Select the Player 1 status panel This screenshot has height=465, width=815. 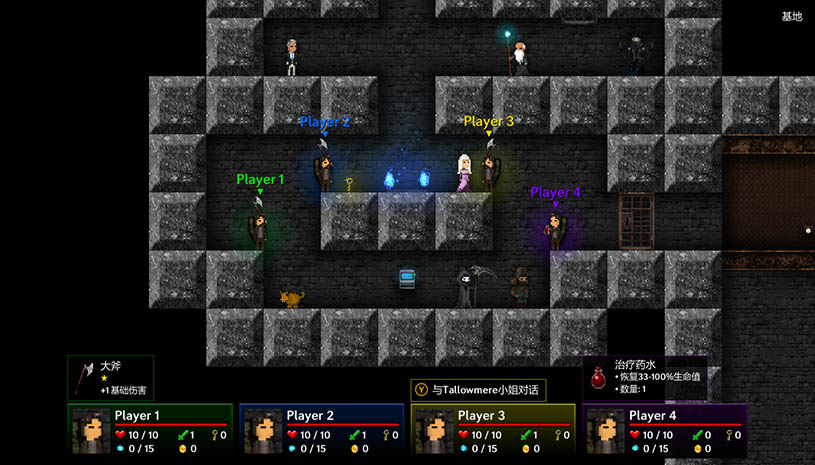150,428
